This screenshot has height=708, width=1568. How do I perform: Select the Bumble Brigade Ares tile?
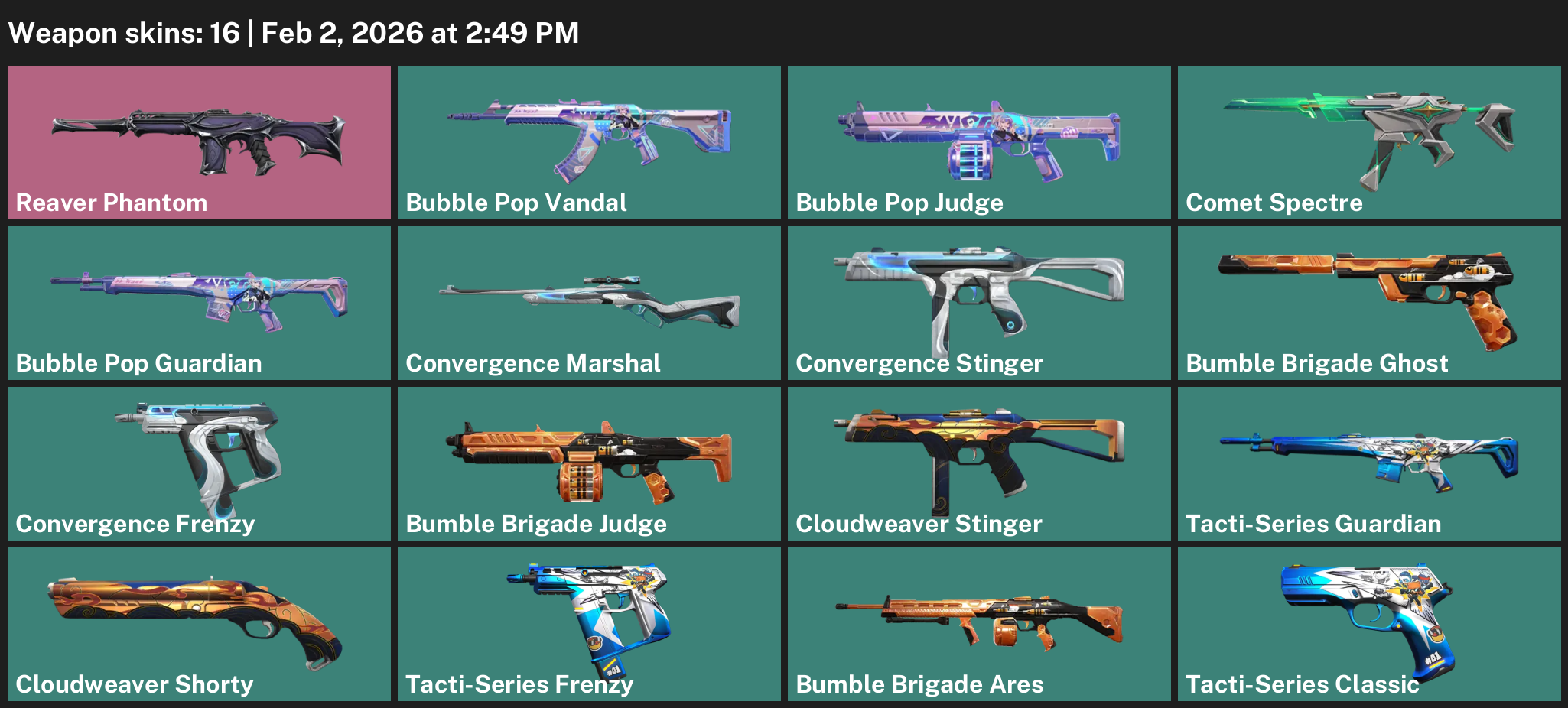click(x=979, y=624)
